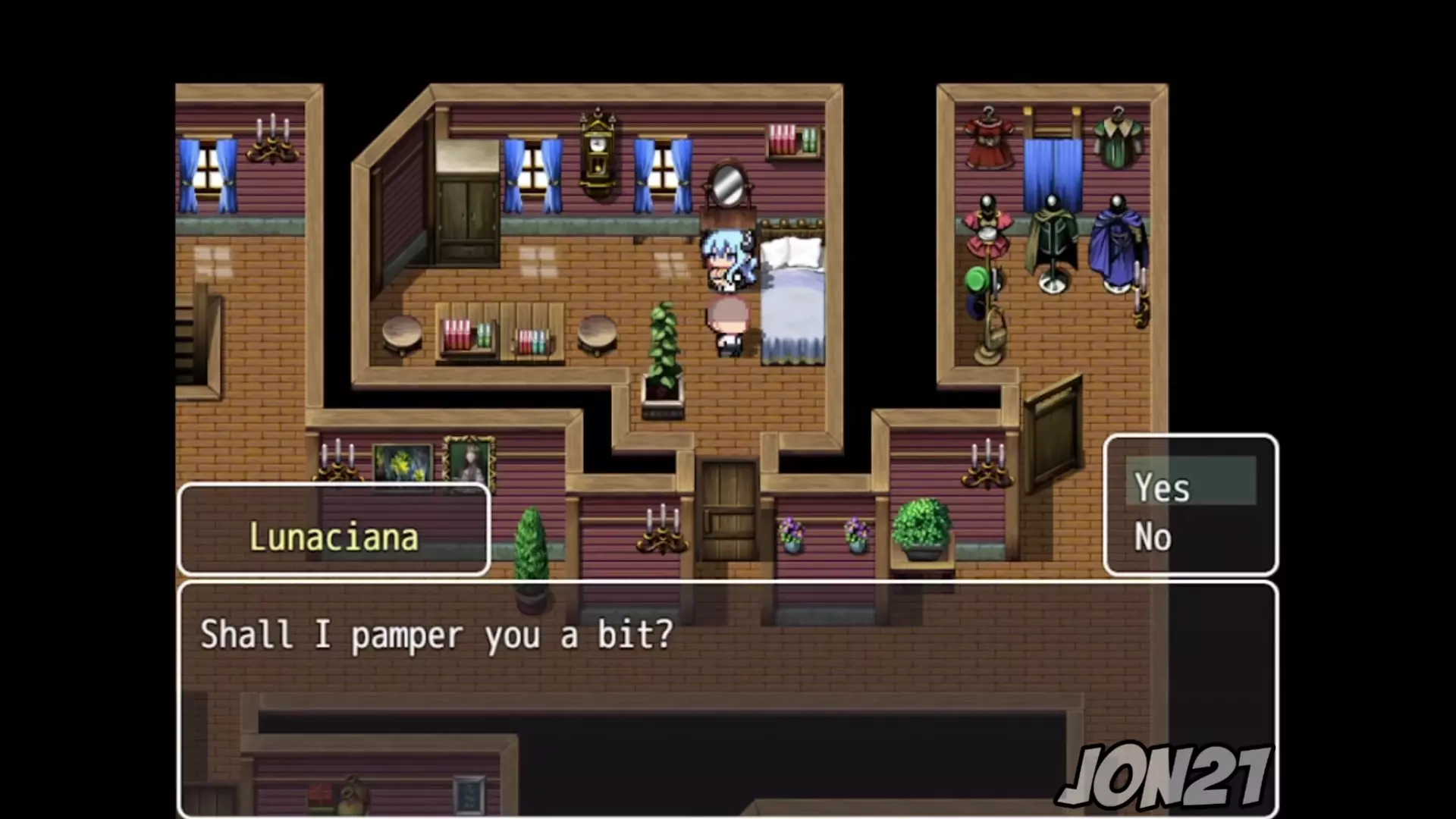The width and height of the screenshot is (1456, 819).
Task: Advance the "Shall I pamper you" dialogue box
Action: 726,698
